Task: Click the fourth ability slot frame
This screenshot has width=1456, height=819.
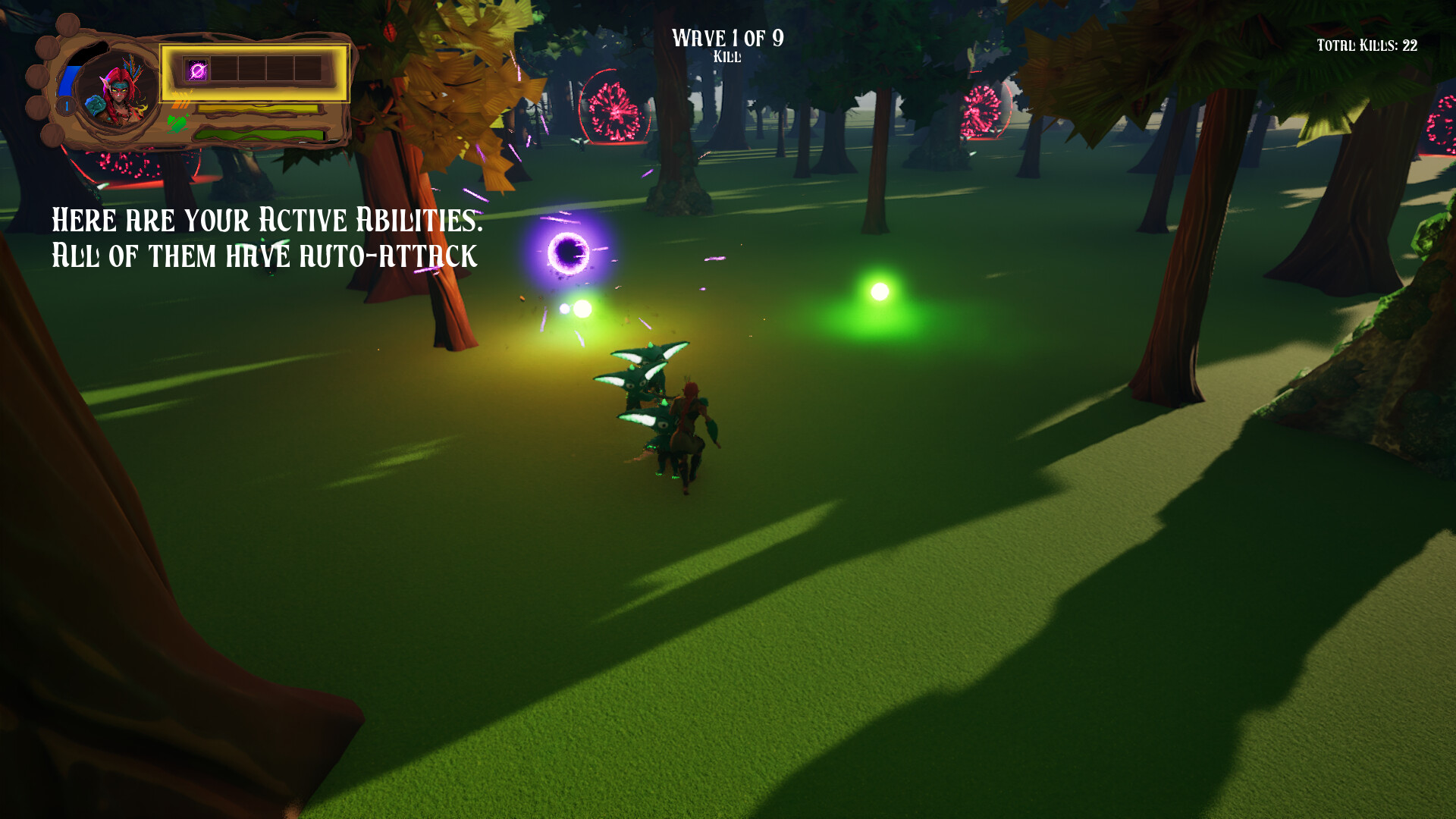Action: pyautogui.click(x=280, y=70)
